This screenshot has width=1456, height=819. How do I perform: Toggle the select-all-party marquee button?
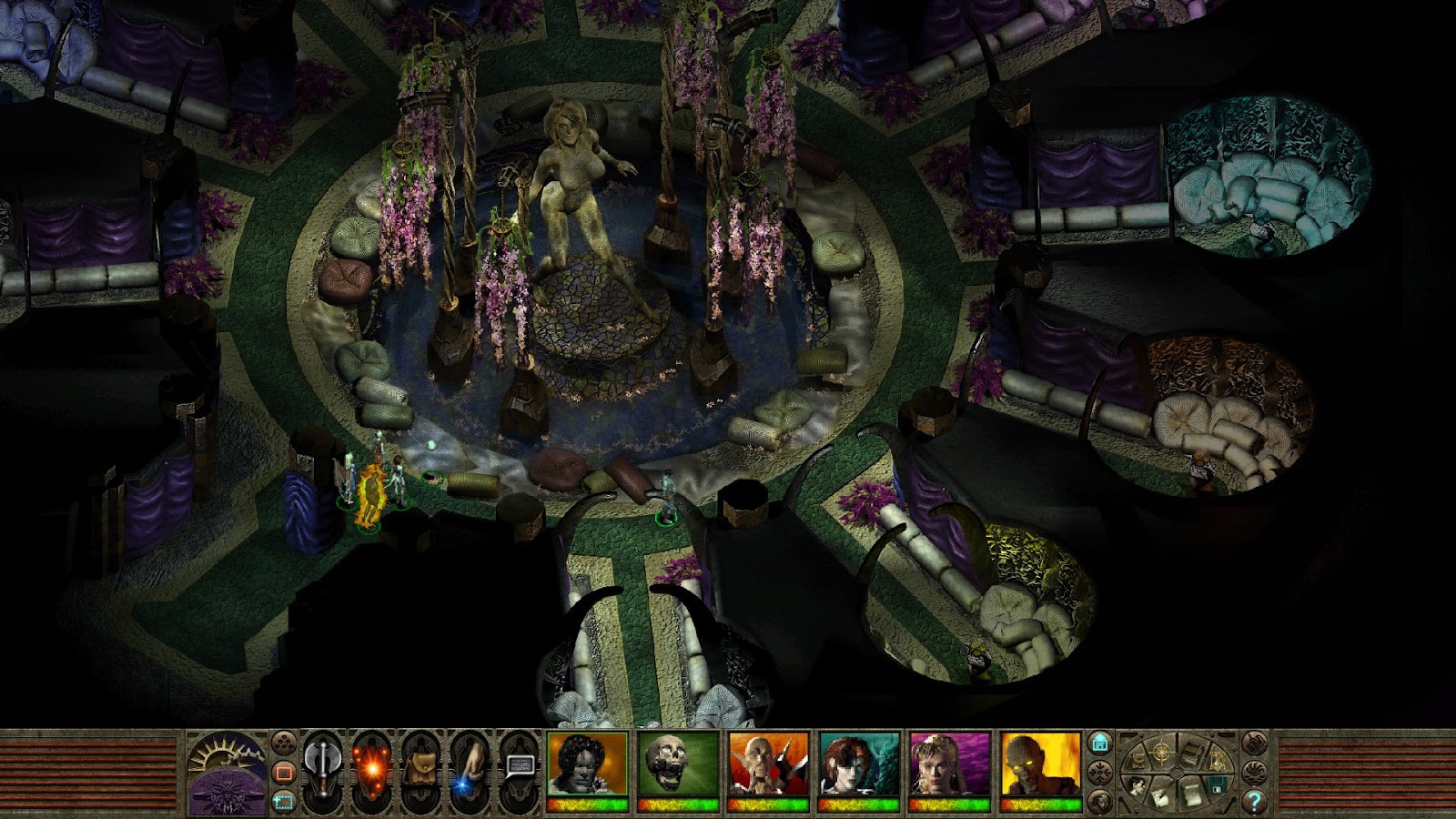[282, 800]
